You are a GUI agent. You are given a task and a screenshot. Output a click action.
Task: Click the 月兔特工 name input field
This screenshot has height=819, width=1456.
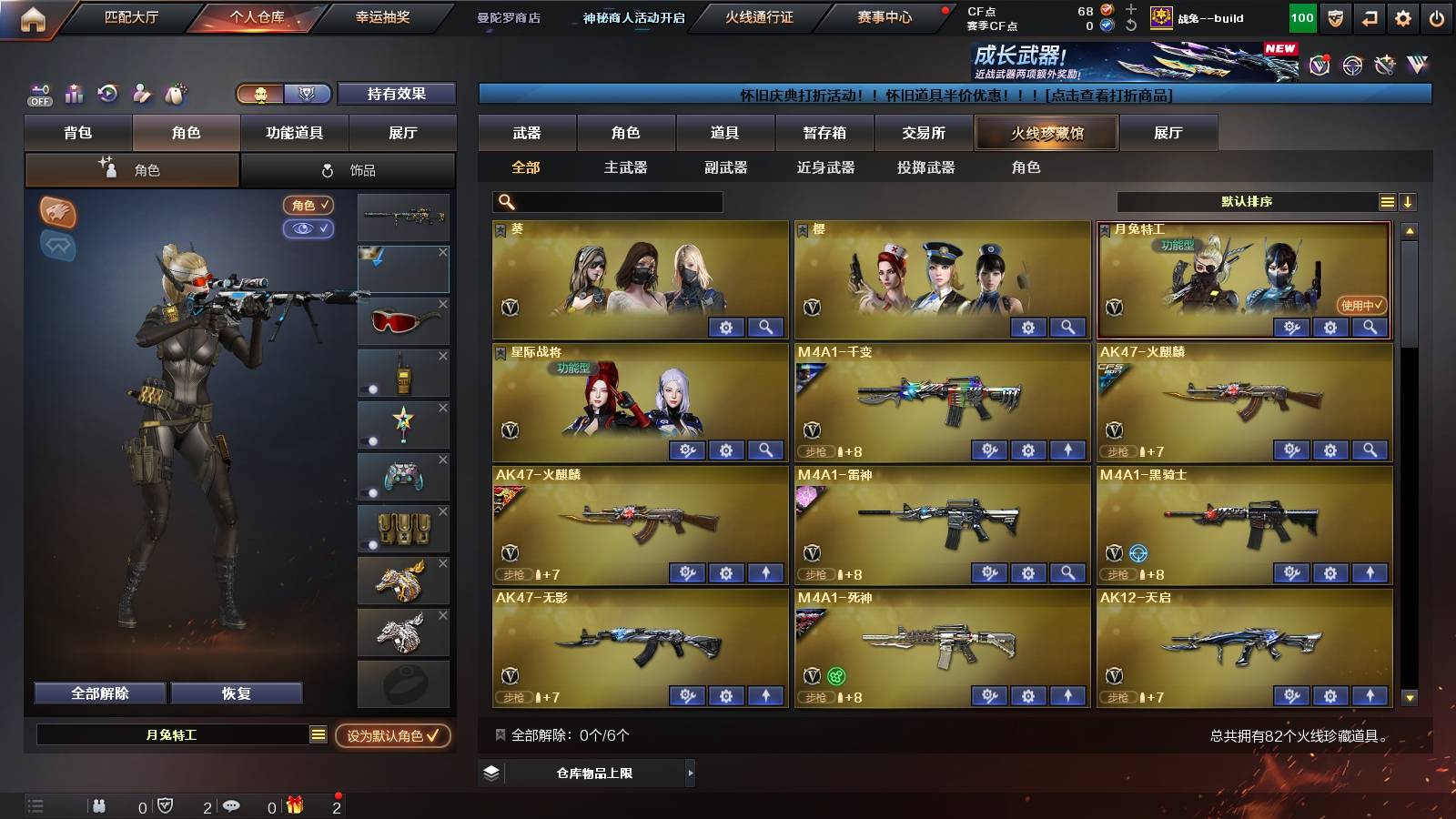(x=173, y=737)
